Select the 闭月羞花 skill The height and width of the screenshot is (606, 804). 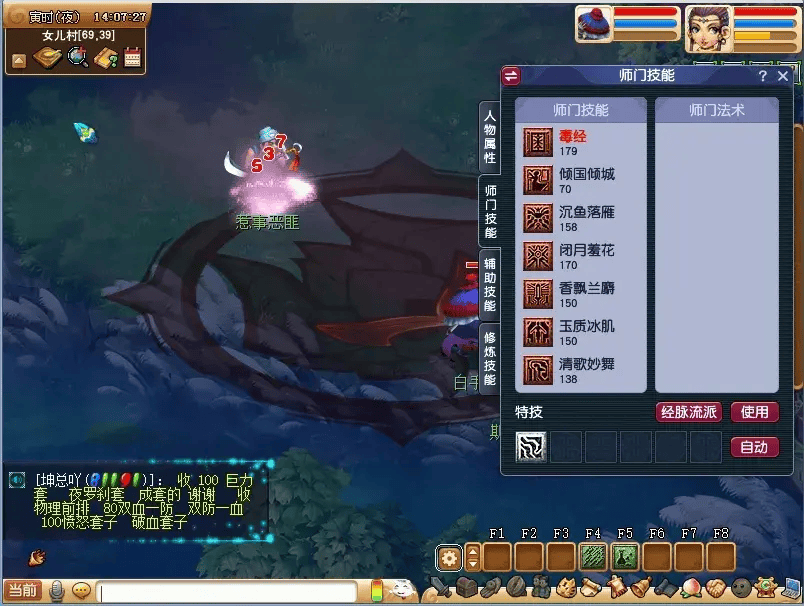pyautogui.click(x=582, y=257)
